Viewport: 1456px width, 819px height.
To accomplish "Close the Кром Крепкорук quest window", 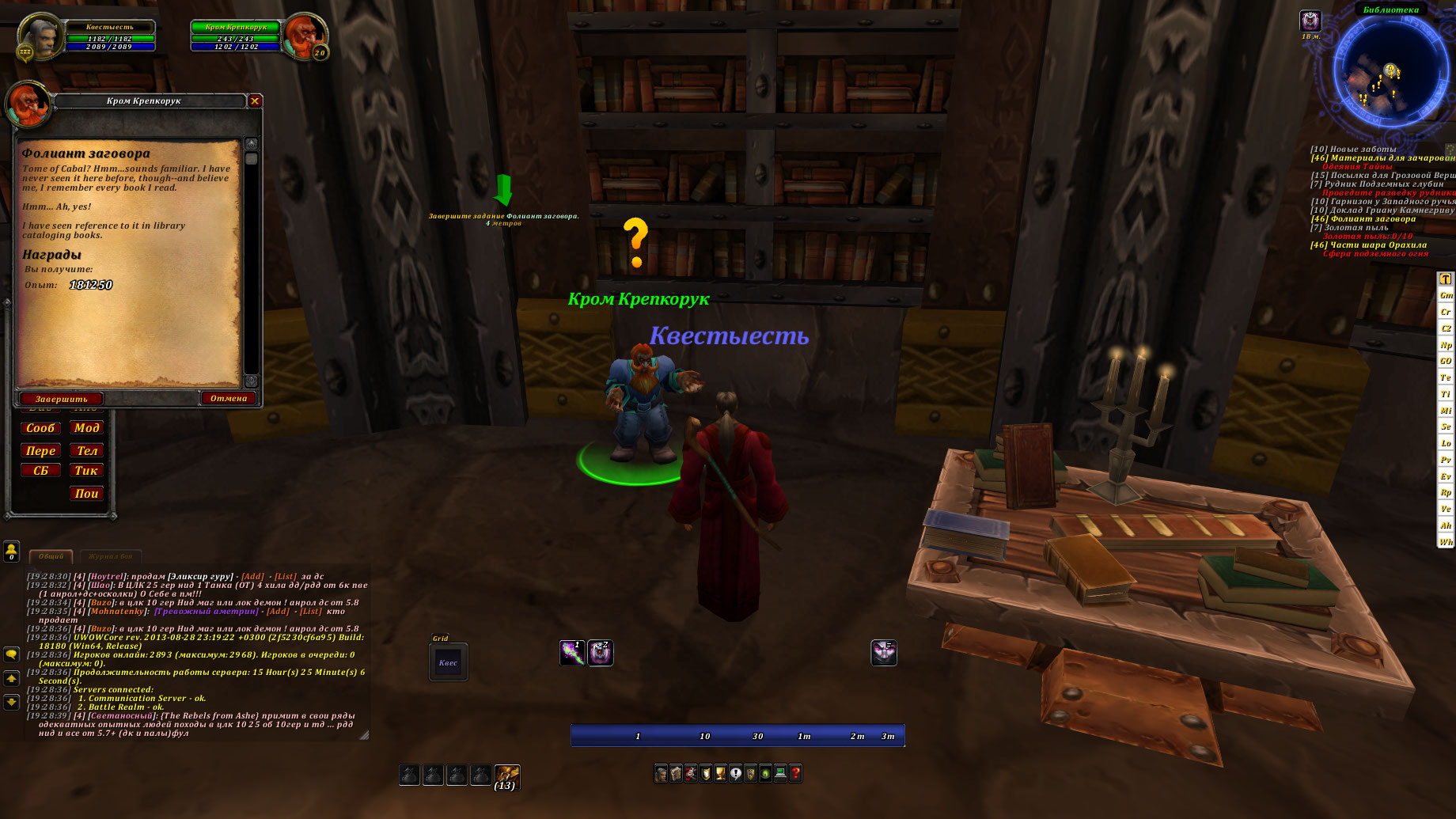I will (x=255, y=100).
